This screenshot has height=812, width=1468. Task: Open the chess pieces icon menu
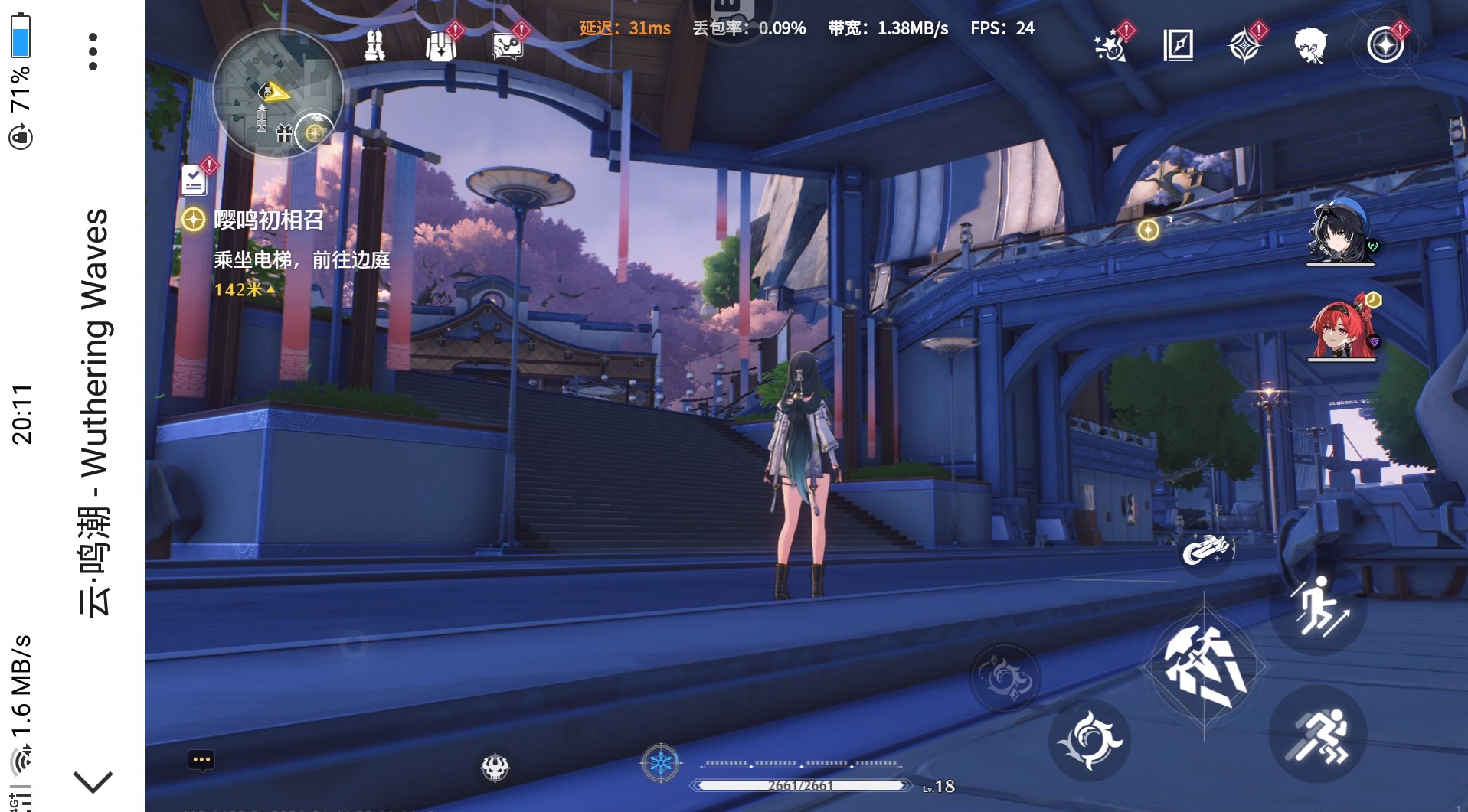tap(374, 44)
